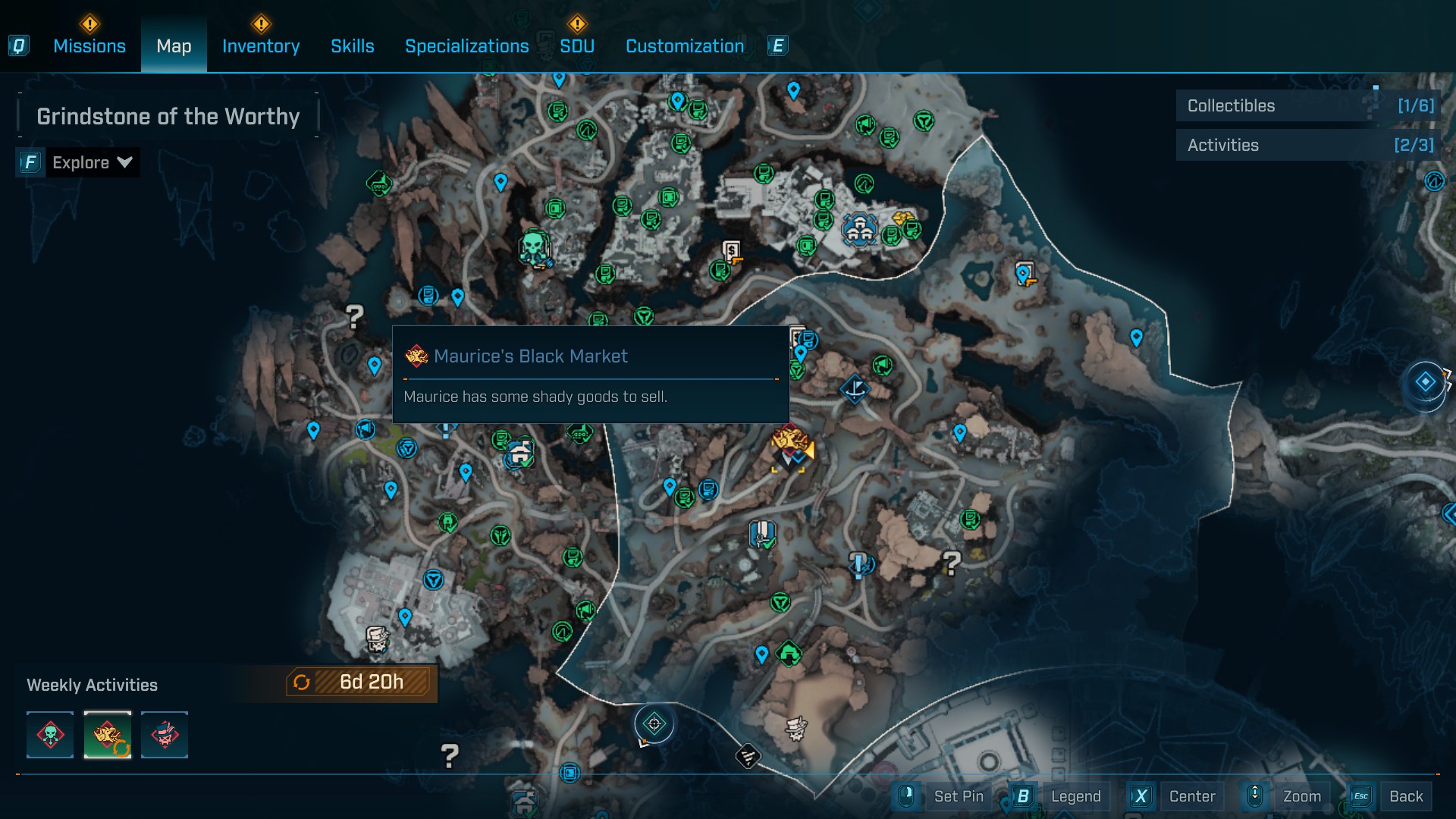This screenshot has height=819, width=1456.
Task: Switch to the Inventory tab
Action: 261,46
